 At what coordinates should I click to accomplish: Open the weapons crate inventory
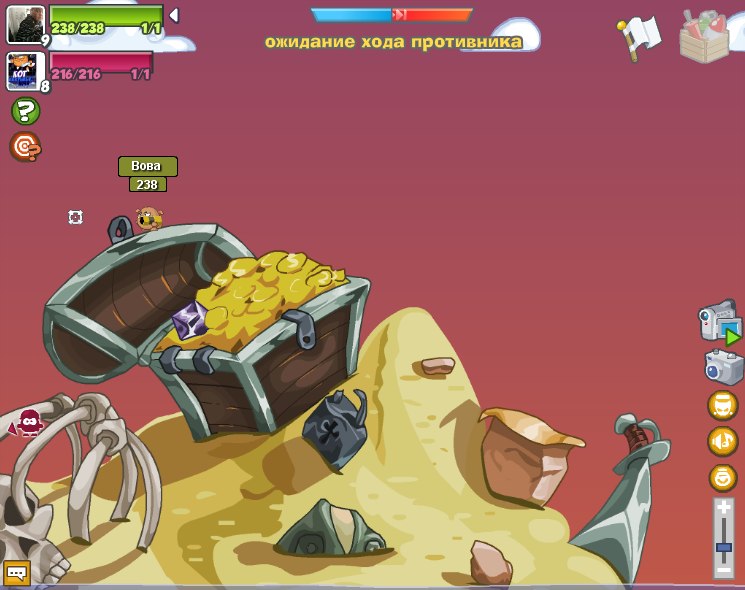[704, 37]
